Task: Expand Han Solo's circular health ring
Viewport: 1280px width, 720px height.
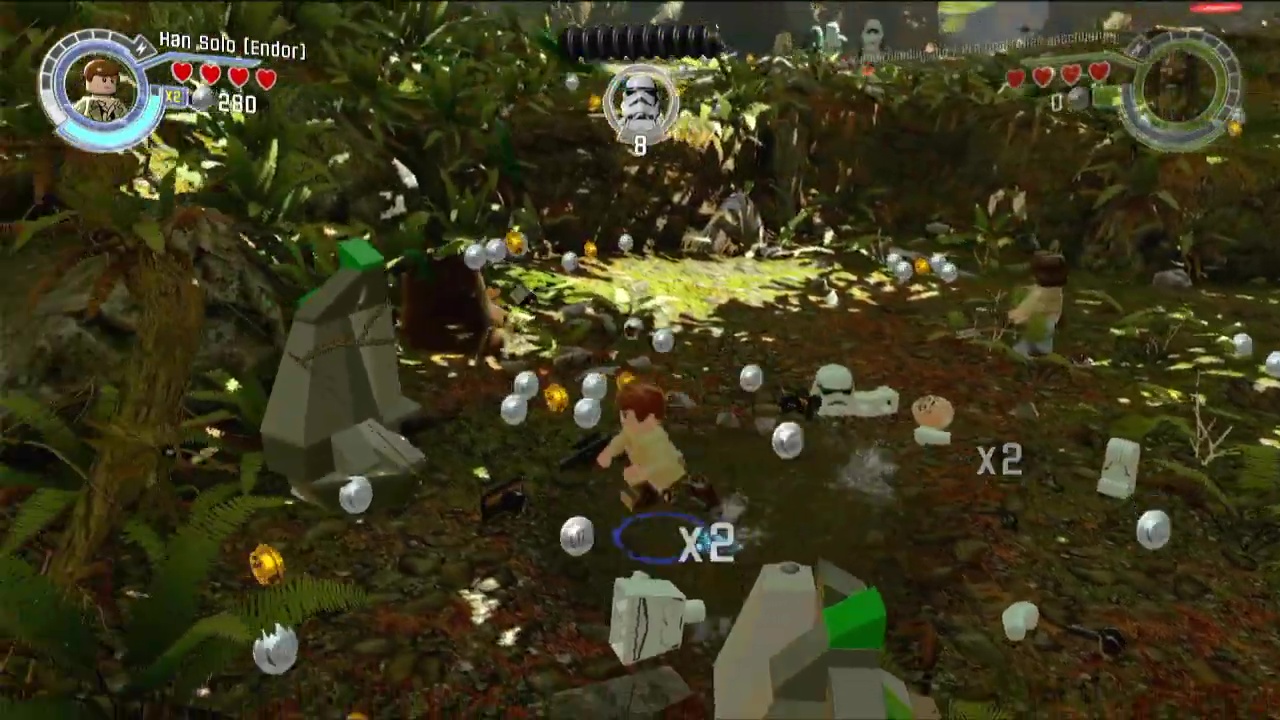Action: (x=100, y=90)
